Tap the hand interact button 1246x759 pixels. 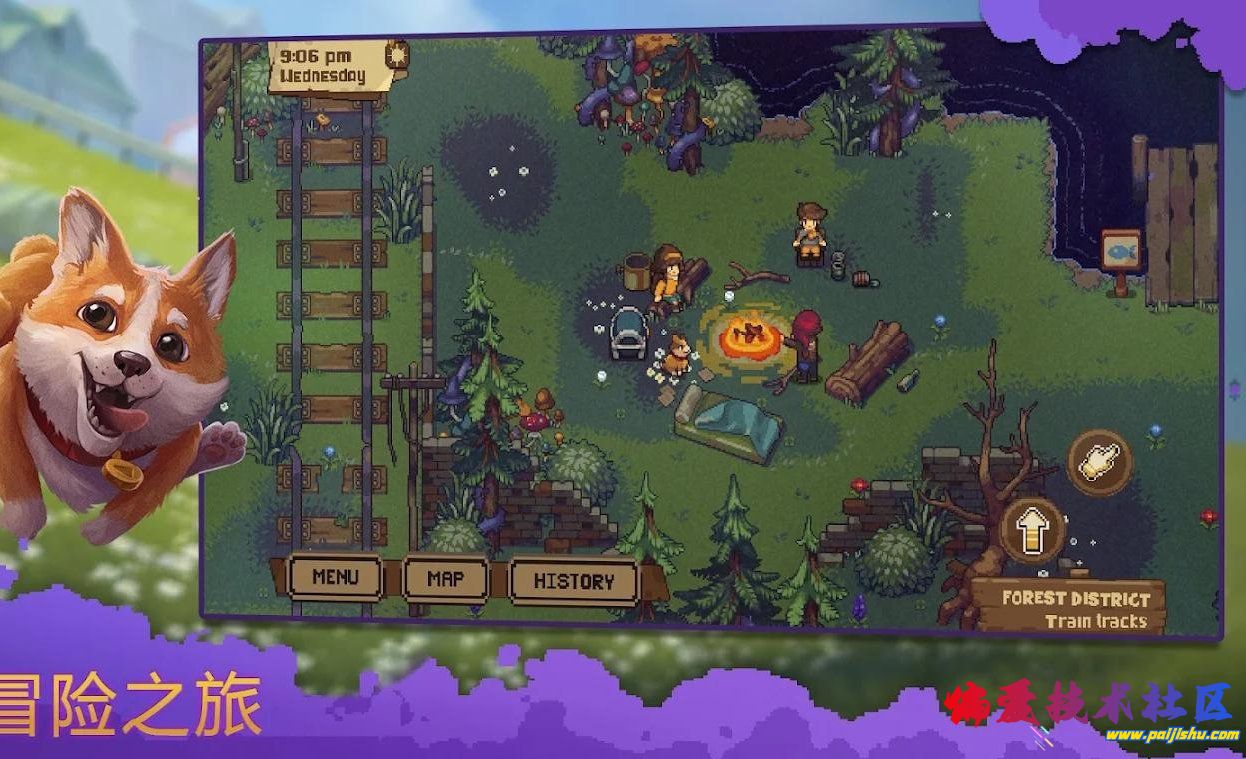click(1099, 462)
